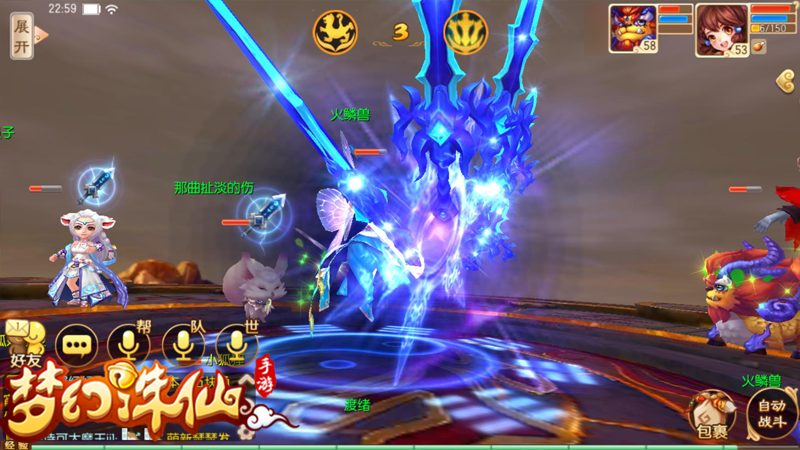
Task: Open the level 53 girl character portrait
Action: click(x=723, y=27)
